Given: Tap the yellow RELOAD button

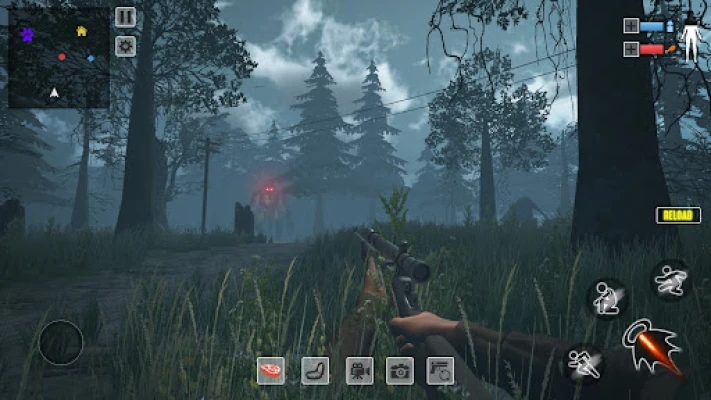Looking at the screenshot, I should tap(678, 215).
